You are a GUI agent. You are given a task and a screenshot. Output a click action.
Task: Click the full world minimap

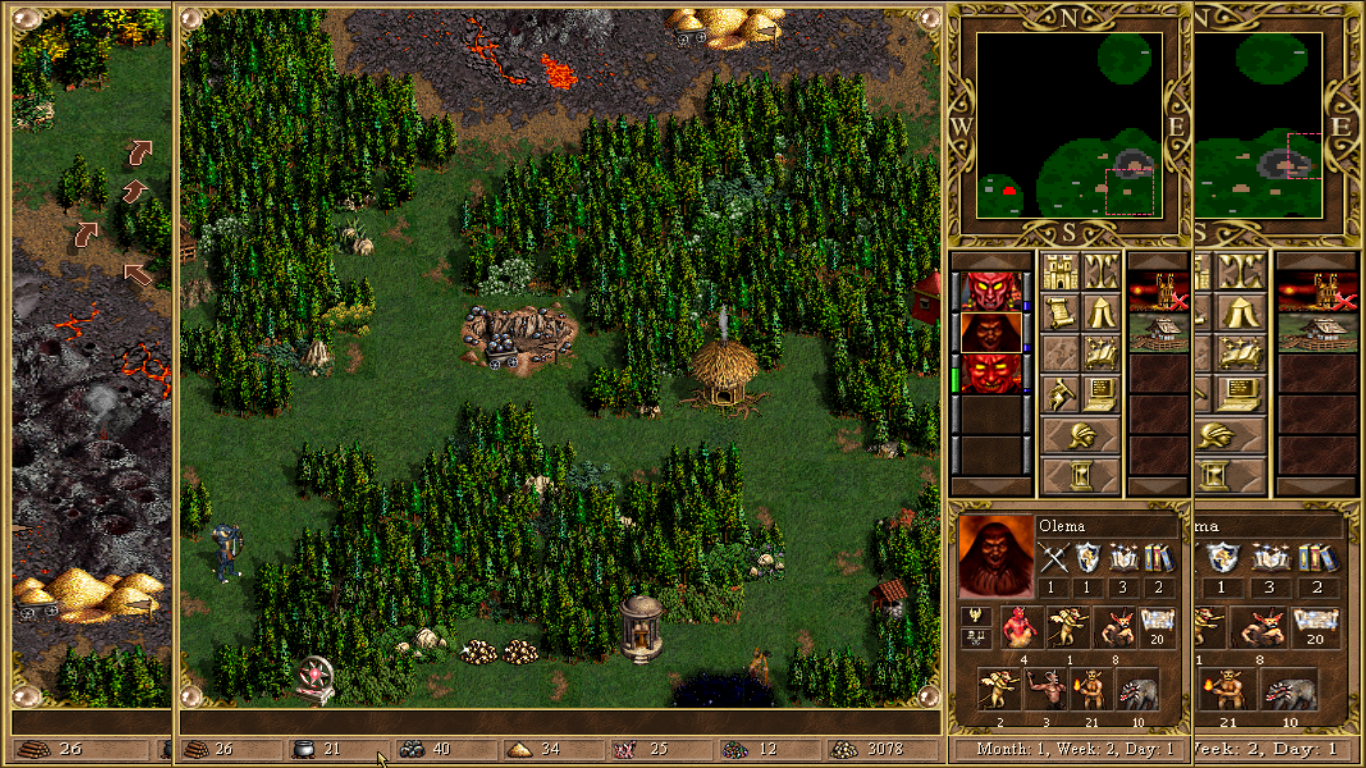pyautogui.click(x=1069, y=125)
